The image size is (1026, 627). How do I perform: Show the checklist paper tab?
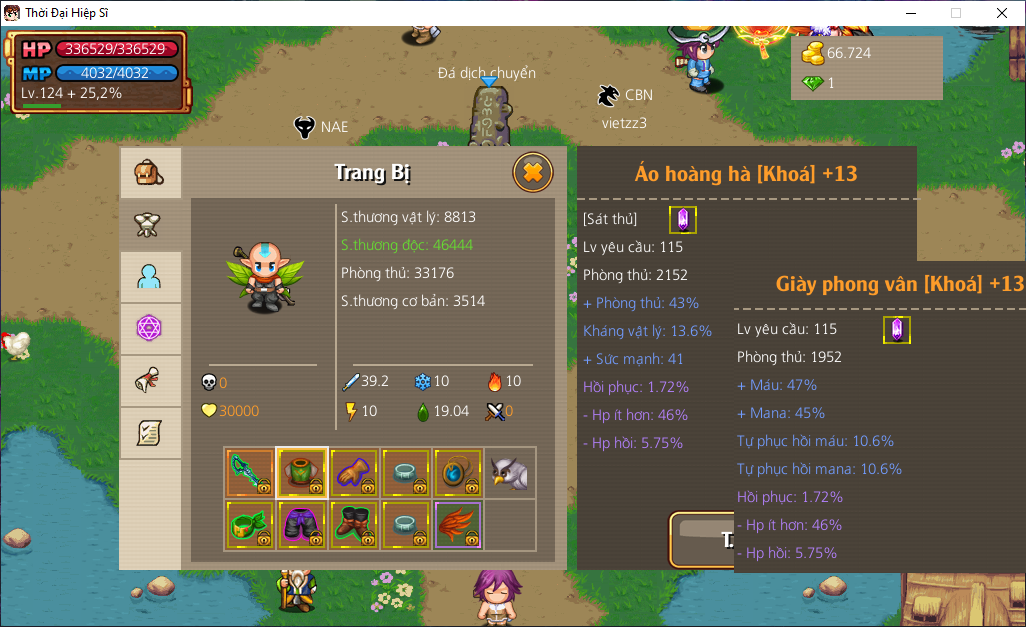pos(150,433)
